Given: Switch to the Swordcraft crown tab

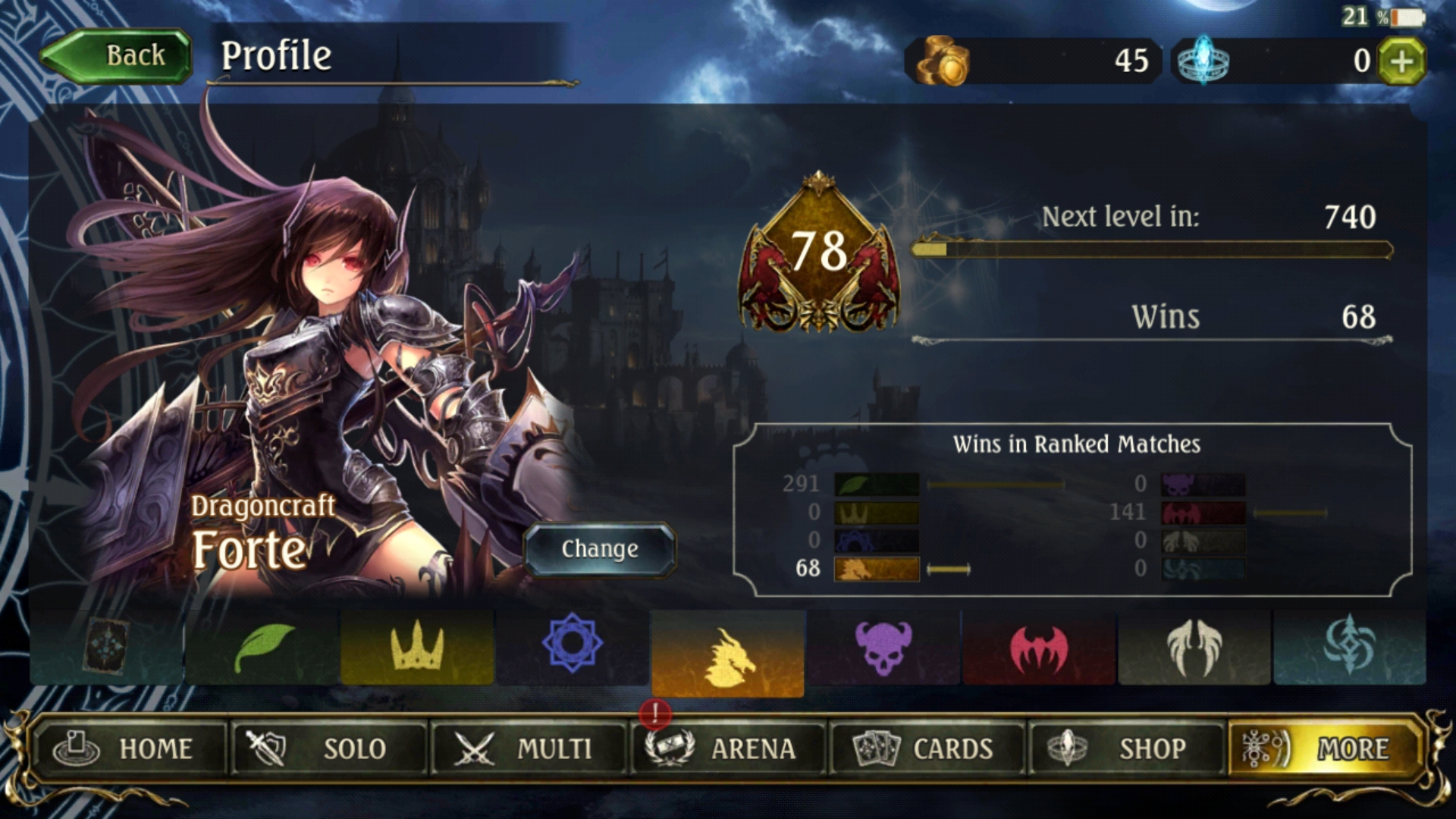Looking at the screenshot, I should pyautogui.click(x=417, y=648).
